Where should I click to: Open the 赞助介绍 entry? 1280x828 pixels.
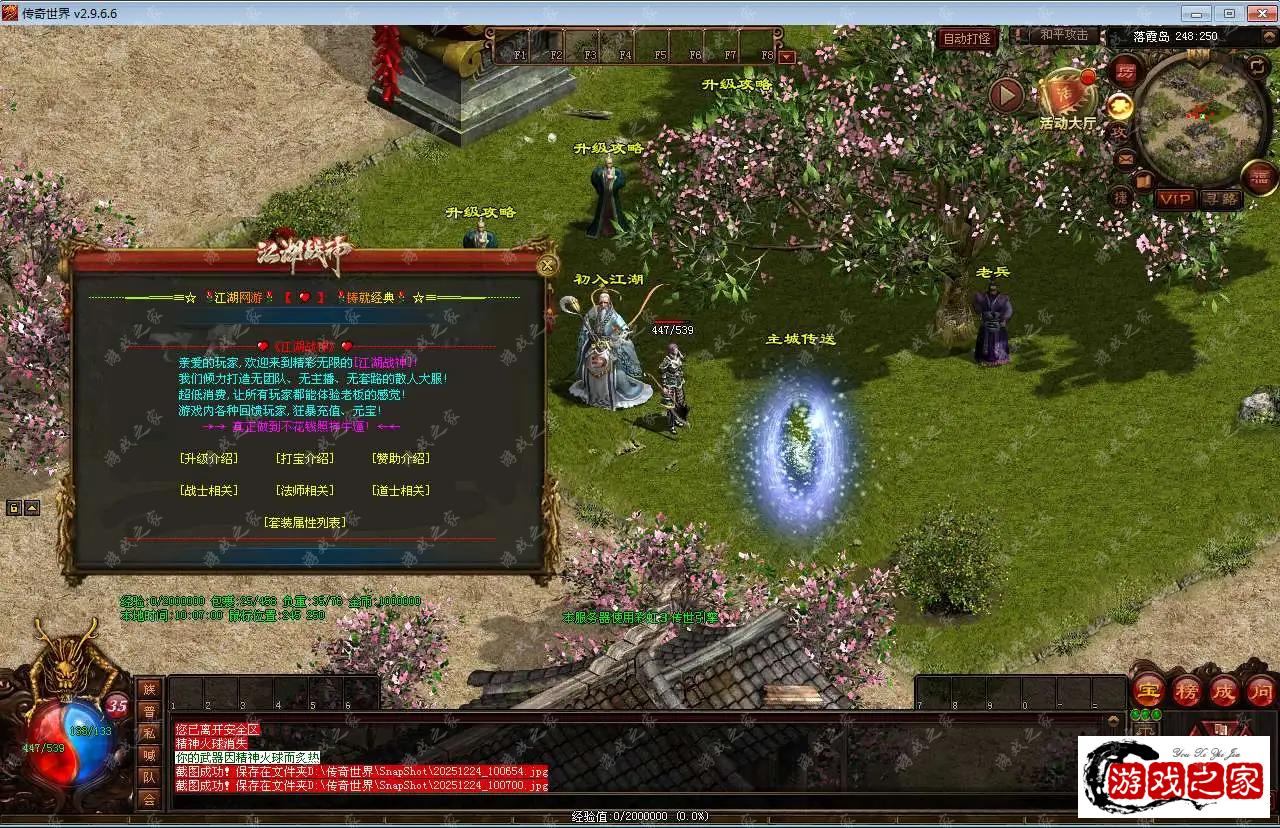pyautogui.click(x=400, y=459)
